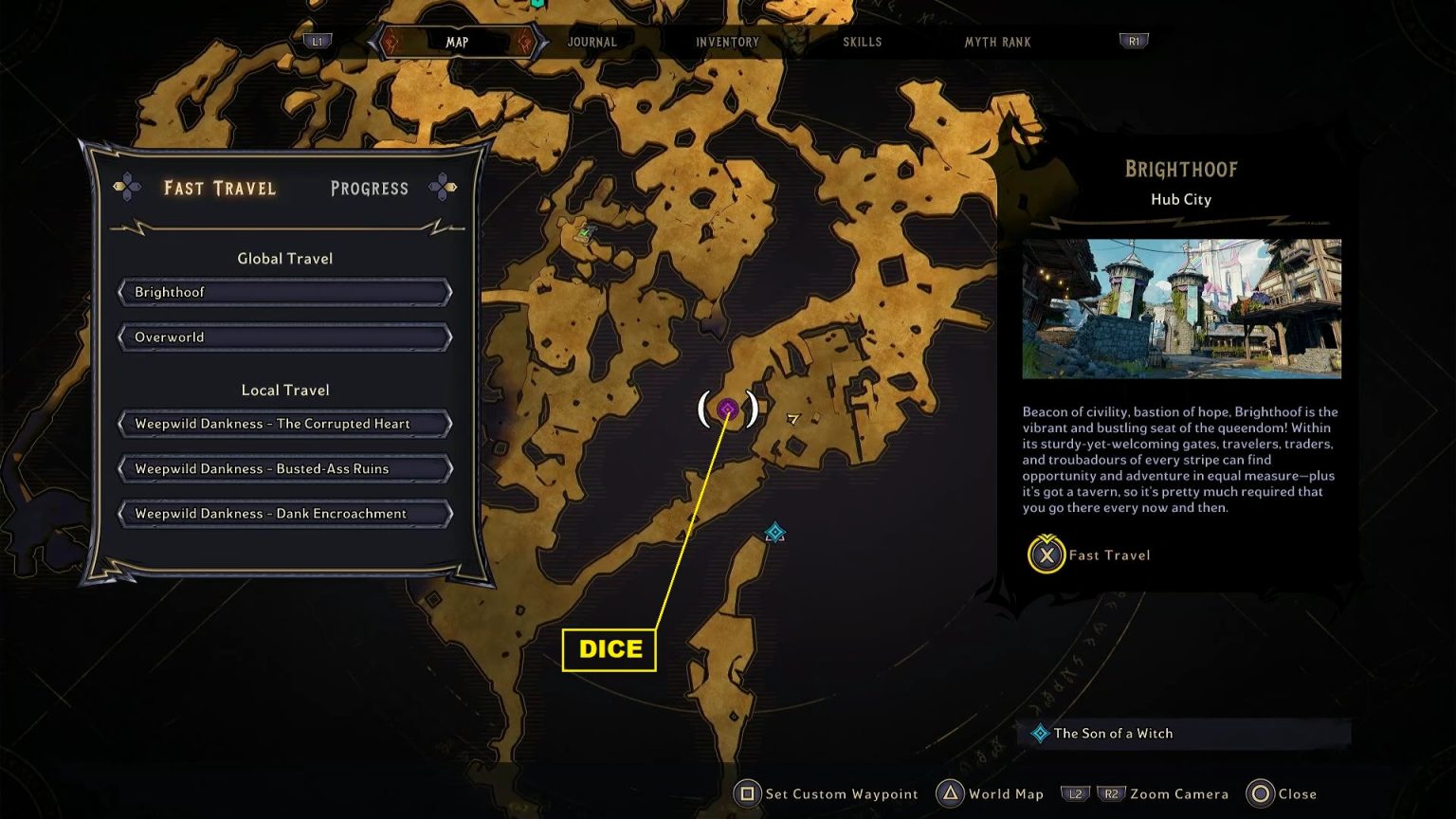Click the square Set Custom Waypoint icon
The width and height of the screenshot is (1456, 819).
coord(748,793)
